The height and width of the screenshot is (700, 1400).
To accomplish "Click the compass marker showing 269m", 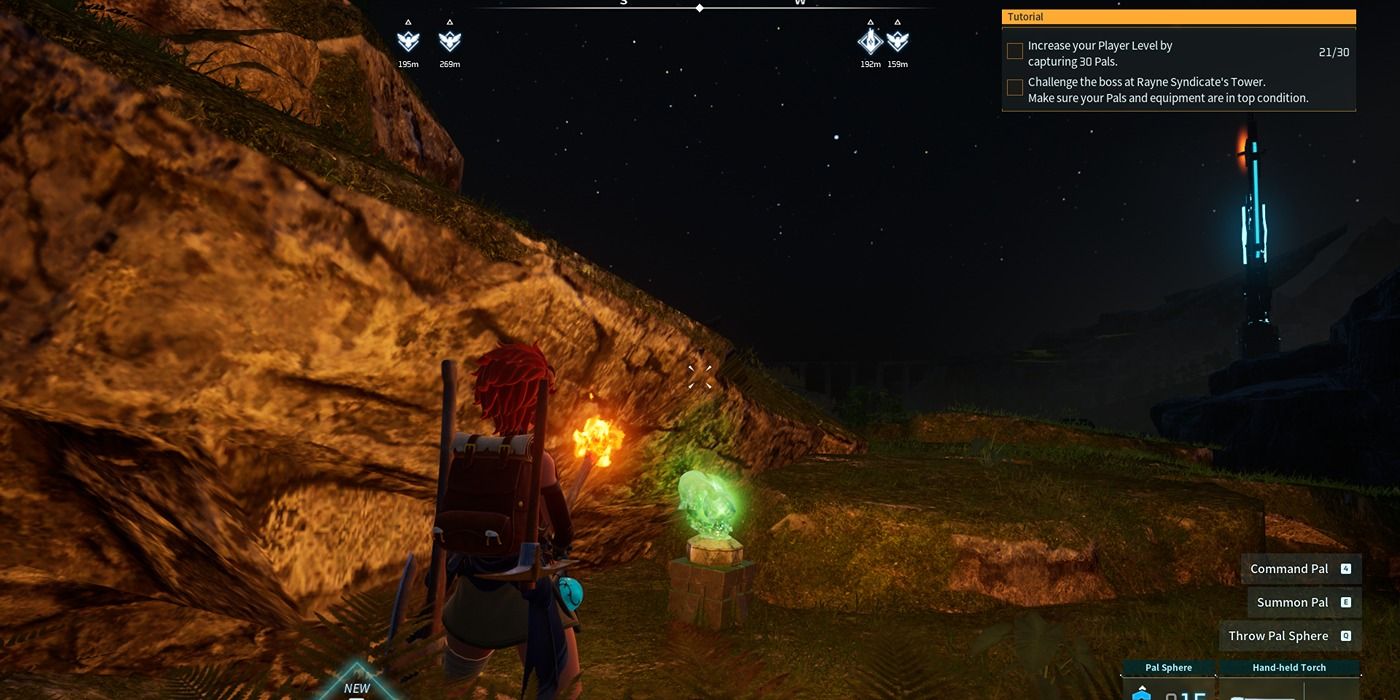I will (x=450, y=41).
